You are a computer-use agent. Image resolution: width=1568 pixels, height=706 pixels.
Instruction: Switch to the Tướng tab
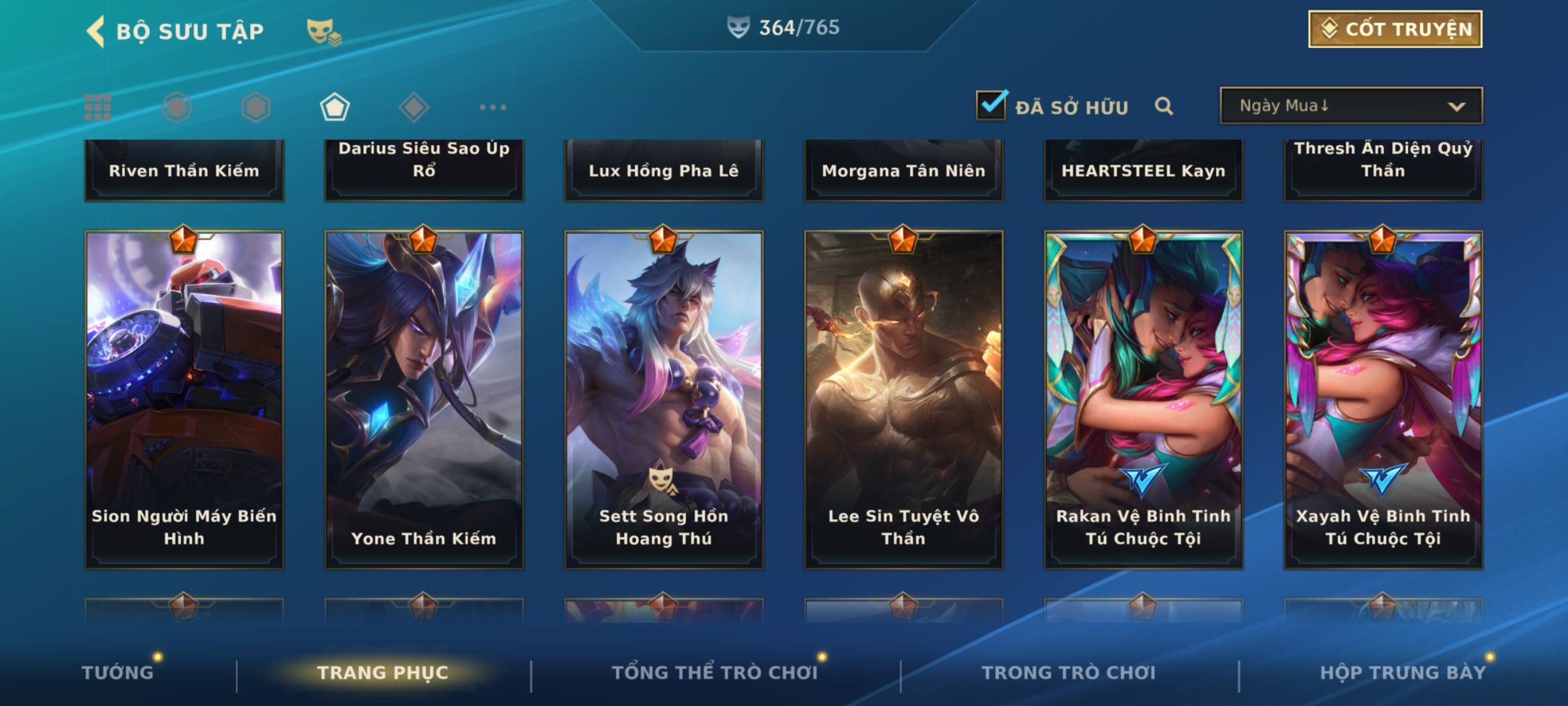tap(118, 673)
